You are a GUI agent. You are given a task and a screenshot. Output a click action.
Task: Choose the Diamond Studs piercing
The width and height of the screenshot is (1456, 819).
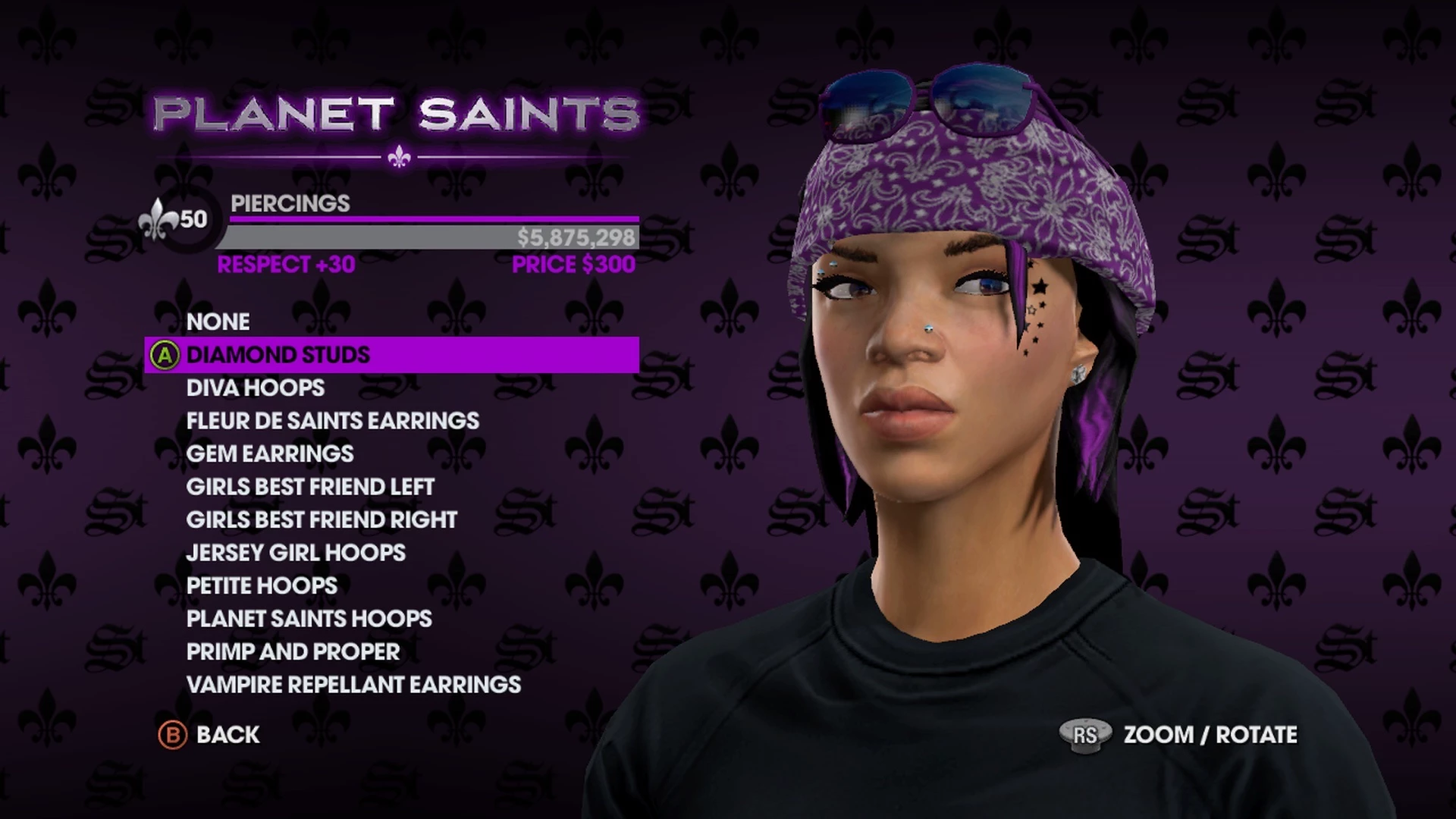click(x=278, y=355)
